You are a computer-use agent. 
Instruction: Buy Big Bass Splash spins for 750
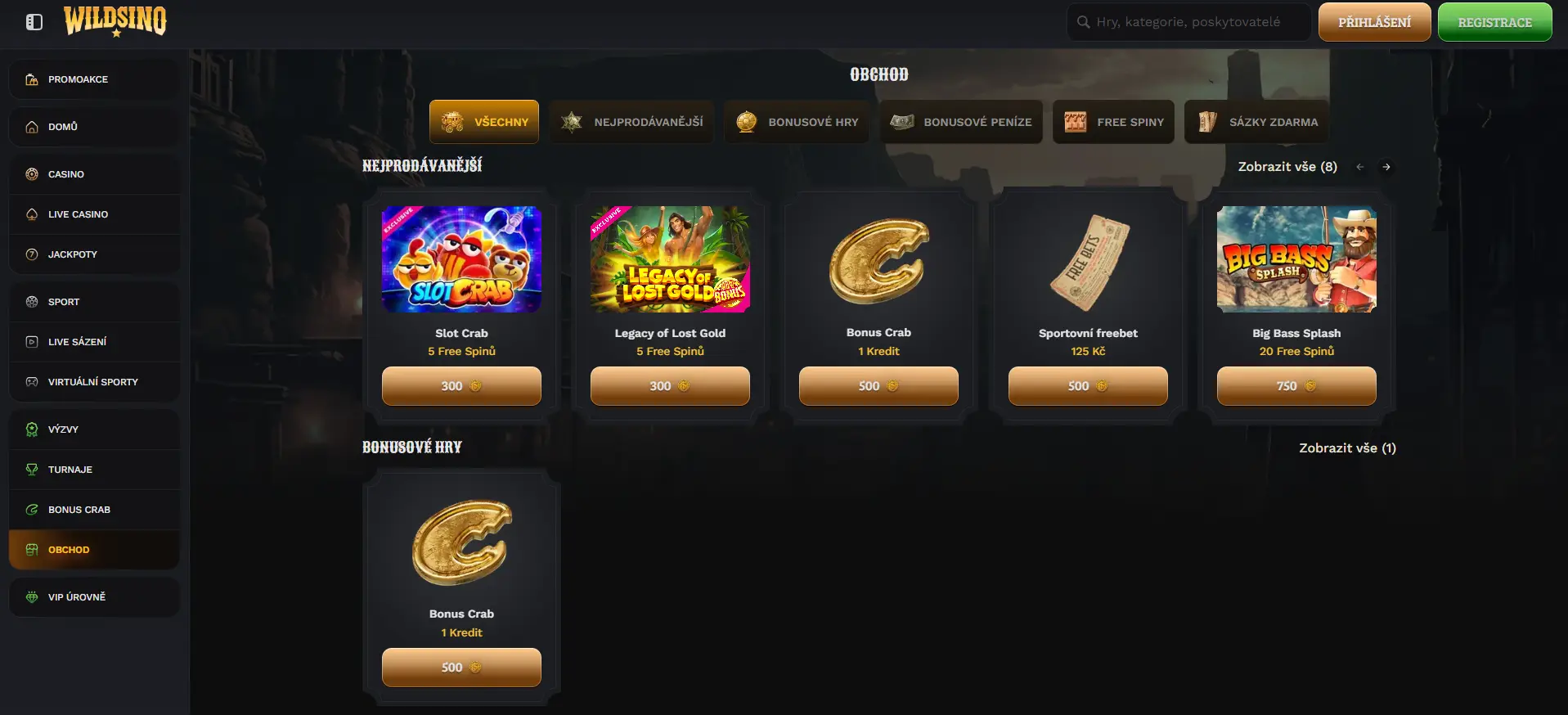point(1296,386)
